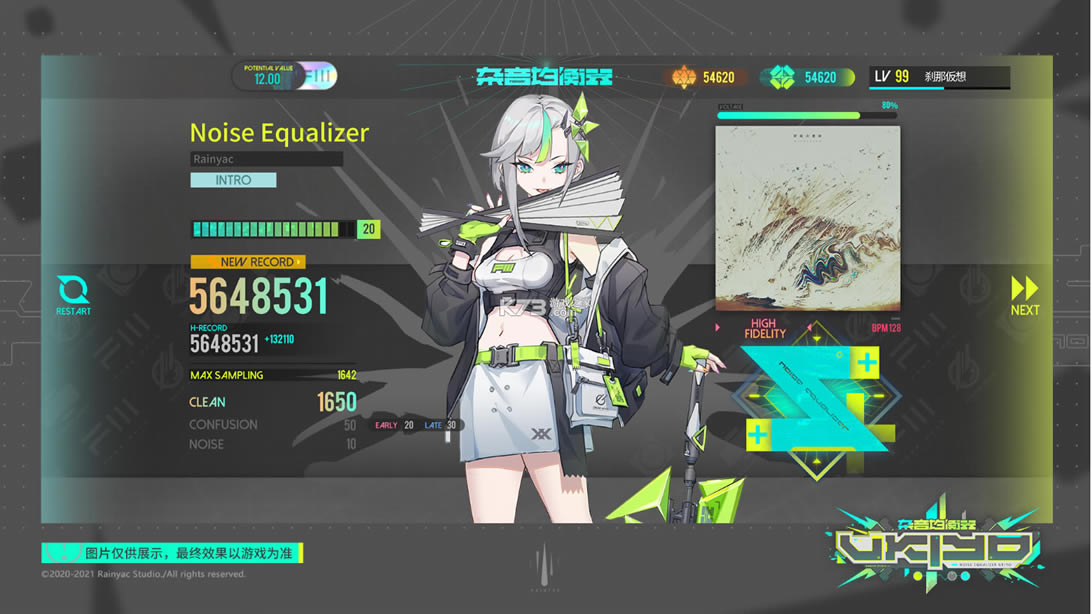This screenshot has width=1092, height=614.
Task: Select the gold currency icon
Action: (684, 77)
